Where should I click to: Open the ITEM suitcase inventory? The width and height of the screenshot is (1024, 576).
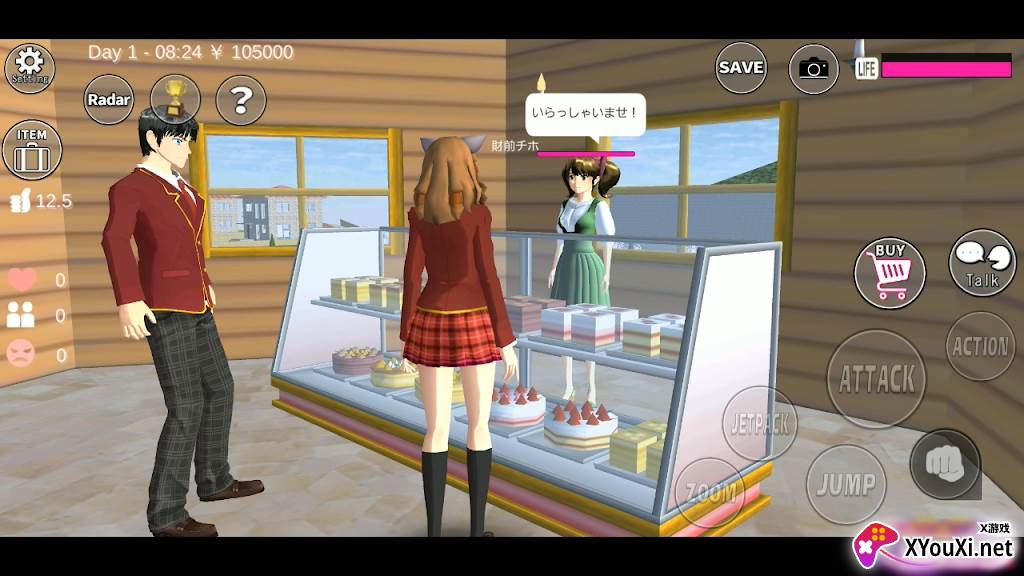[32, 151]
